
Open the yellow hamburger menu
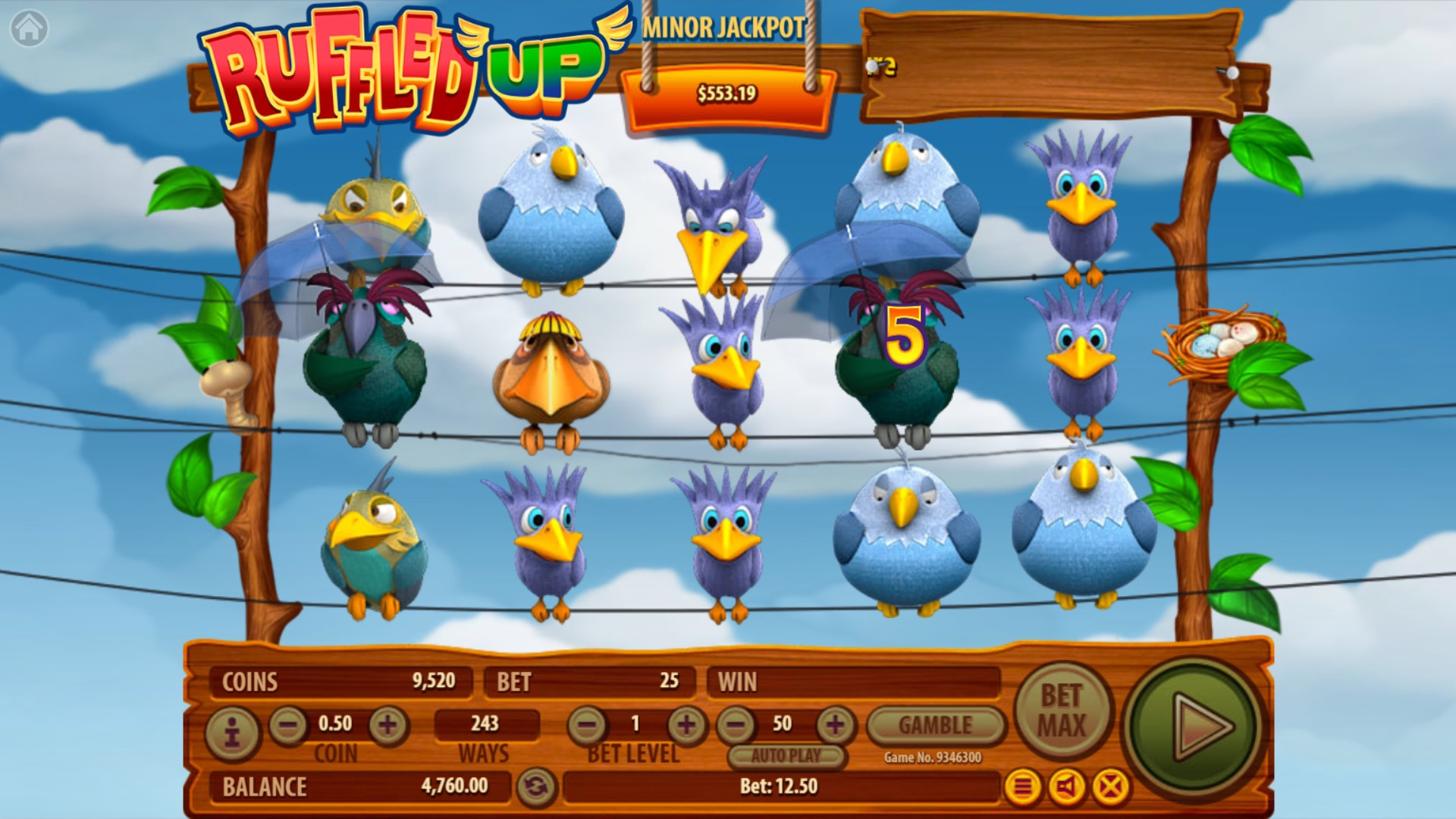coord(1022,787)
